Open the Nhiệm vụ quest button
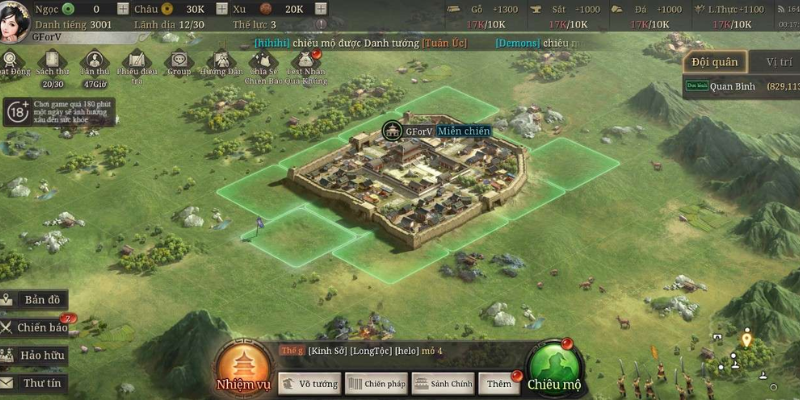The height and width of the screenshot is (400, 800). 243,368
